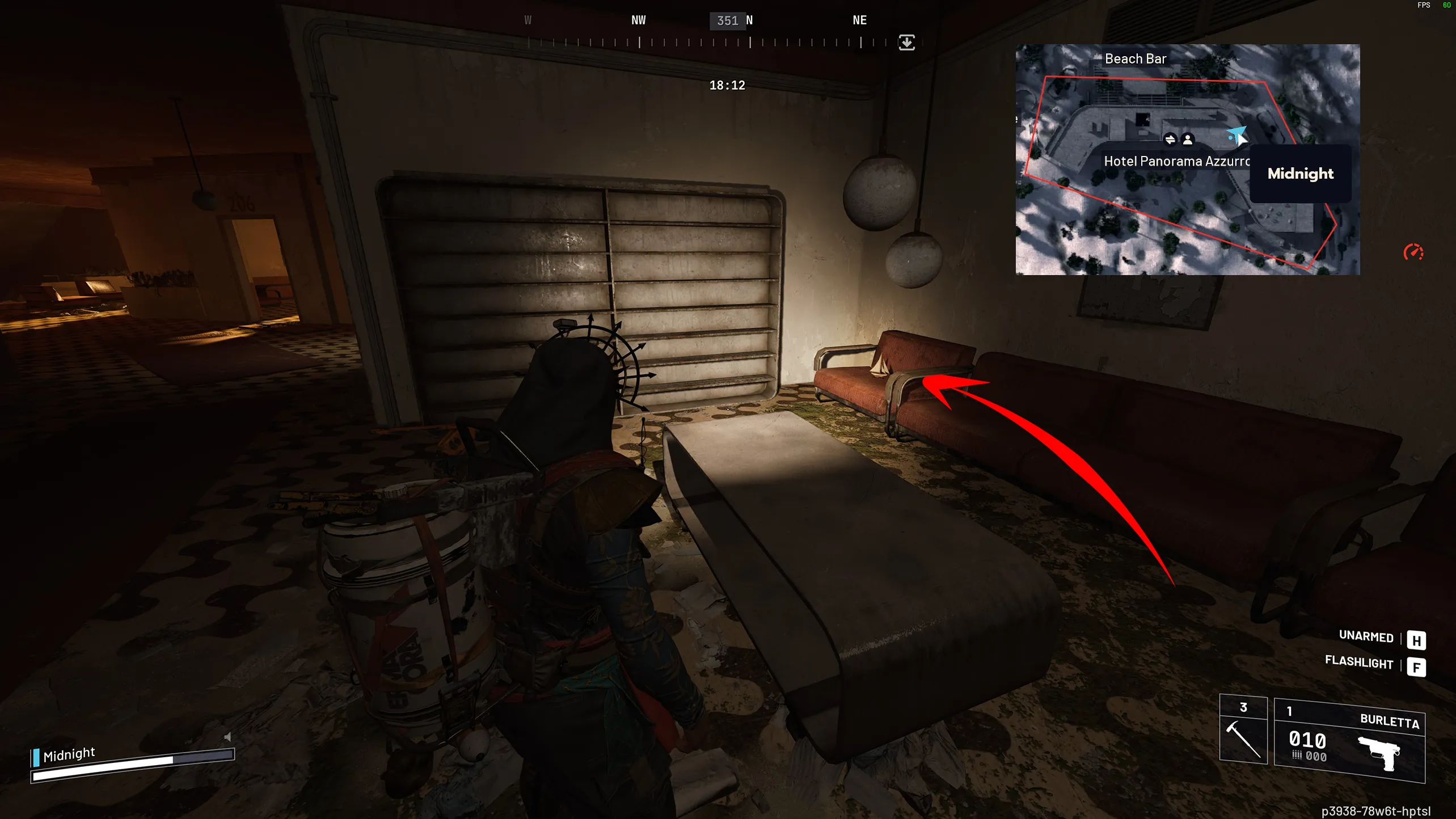Open the Hotel Panorama Azzurro map label
Viewport: 1456px width, 819px height.
pyautogui.click(x=1177, y=161)
